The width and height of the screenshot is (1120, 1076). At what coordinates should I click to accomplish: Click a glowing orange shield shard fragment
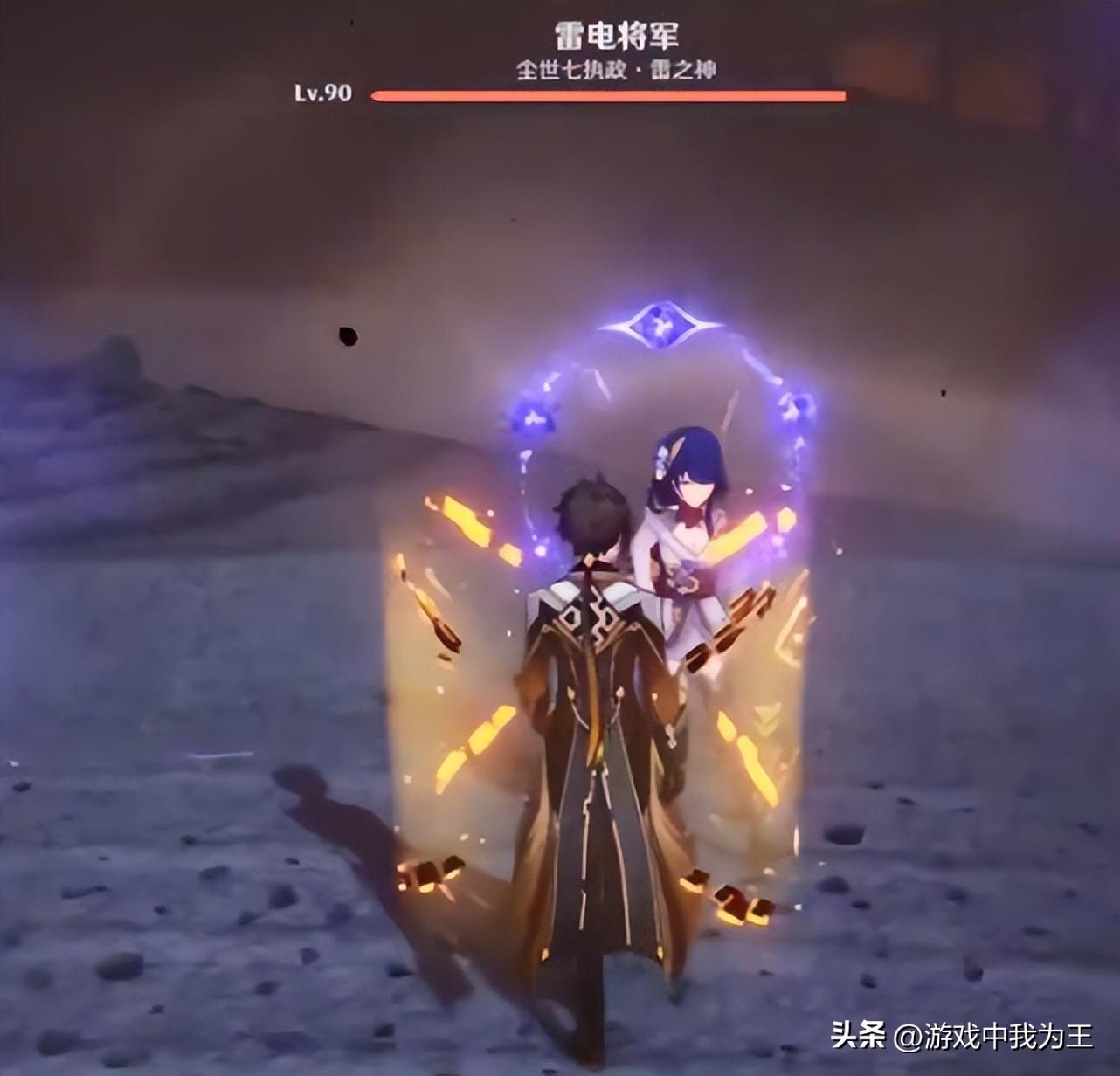point(463,524)
